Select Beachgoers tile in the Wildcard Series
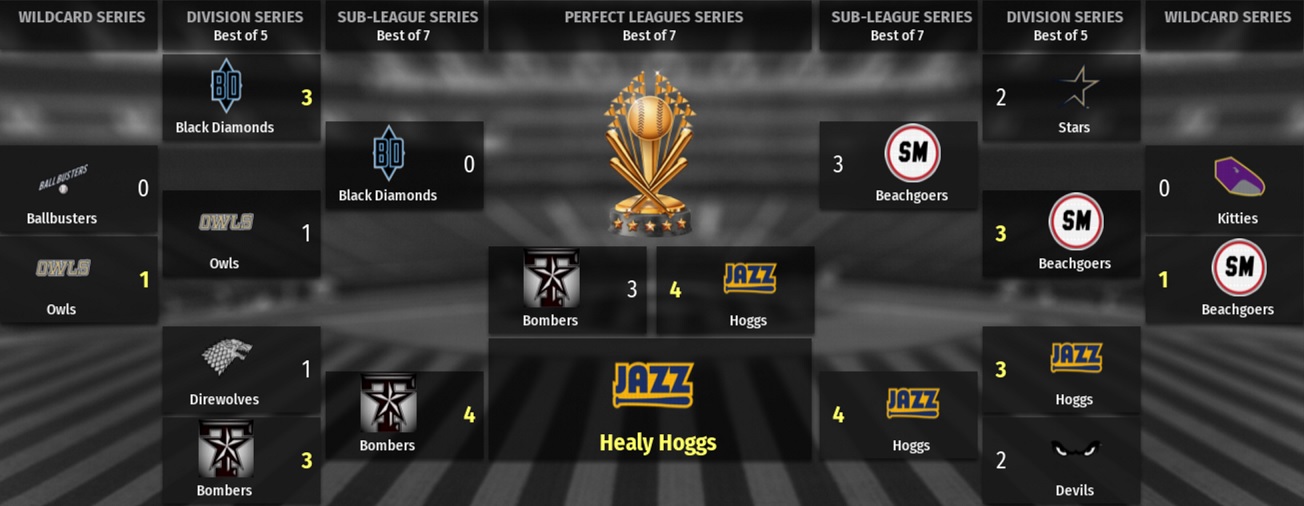This screenshot has width=1304, height=506. (1224, 280)
